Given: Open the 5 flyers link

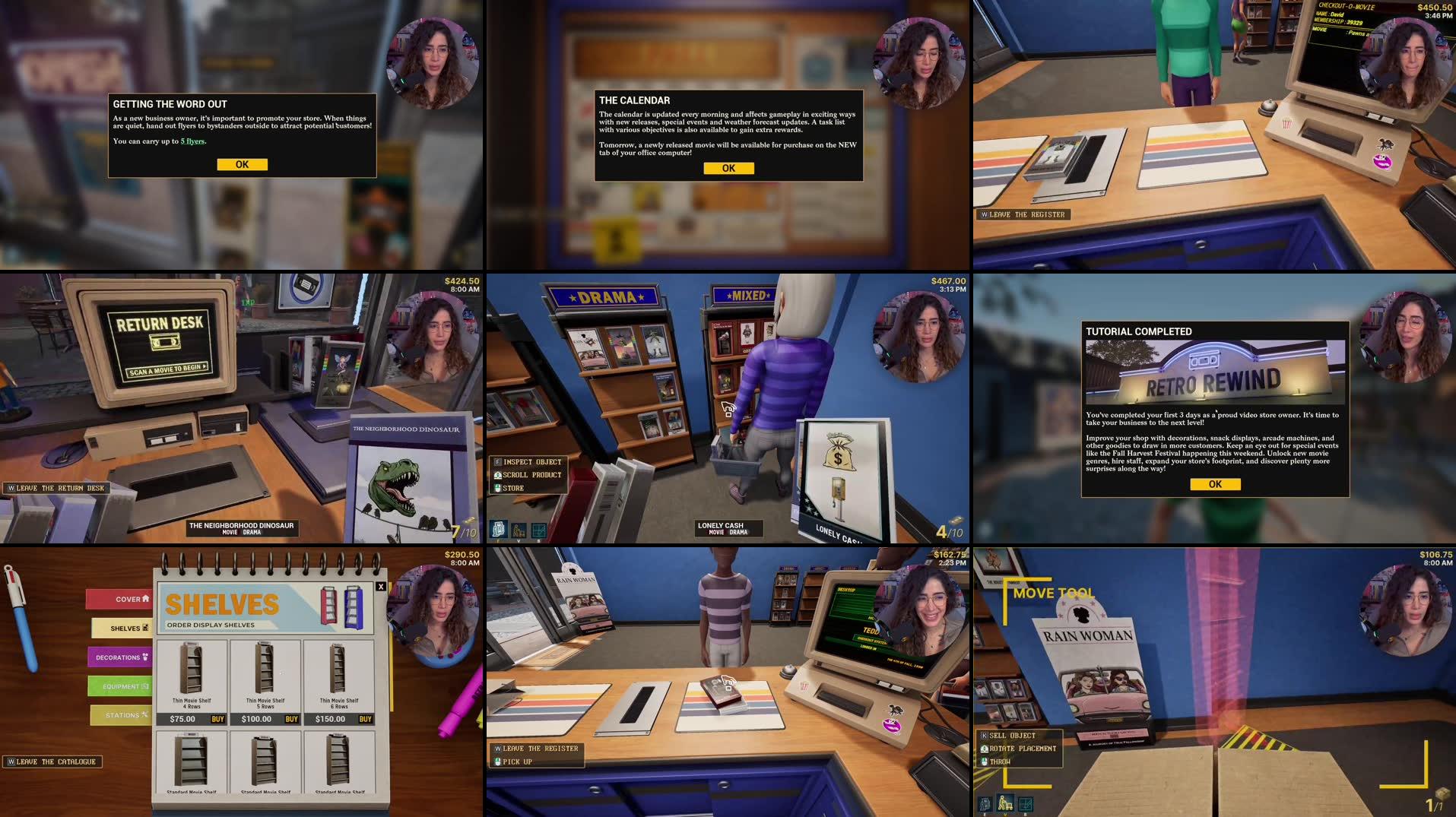Looking at the screenshot, I should [x=192, y=141].
